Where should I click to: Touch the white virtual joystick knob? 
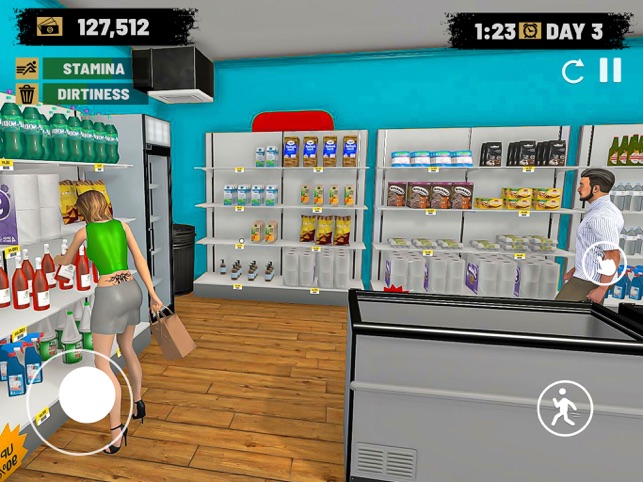[x=87, y=394]
